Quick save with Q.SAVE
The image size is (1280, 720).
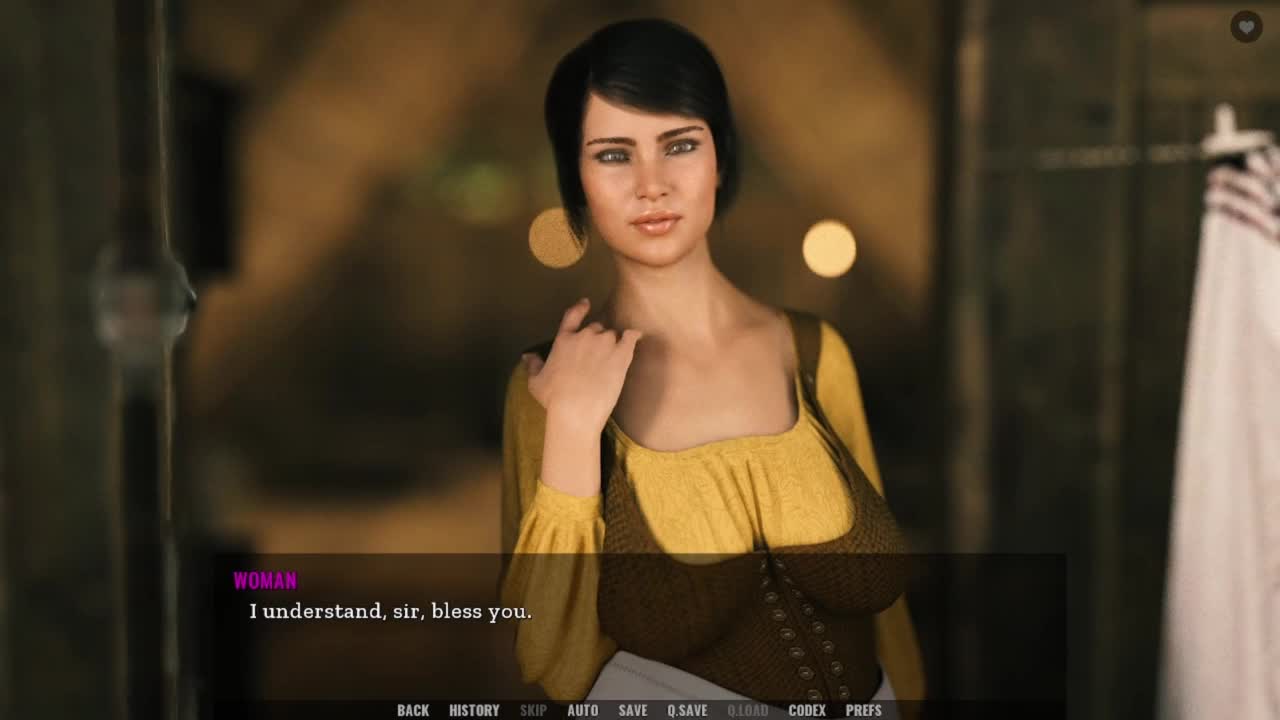(687, 710)
